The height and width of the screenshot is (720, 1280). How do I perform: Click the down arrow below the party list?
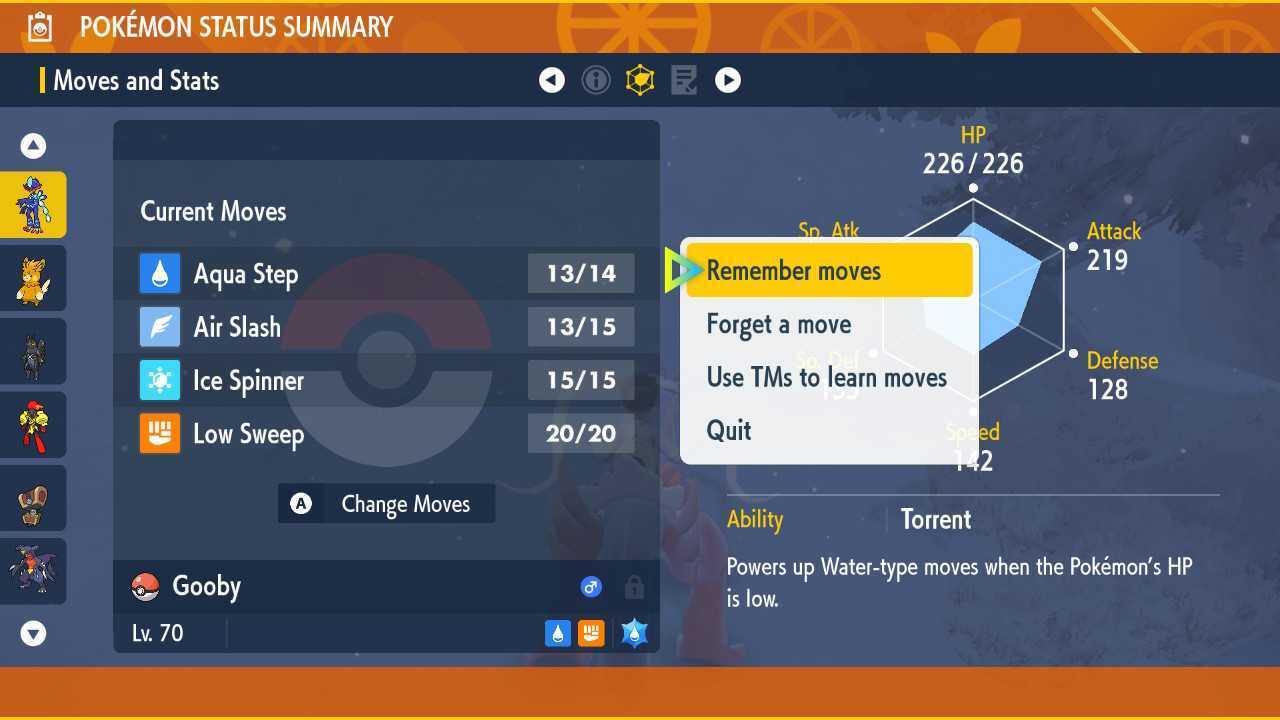[33, 633]
